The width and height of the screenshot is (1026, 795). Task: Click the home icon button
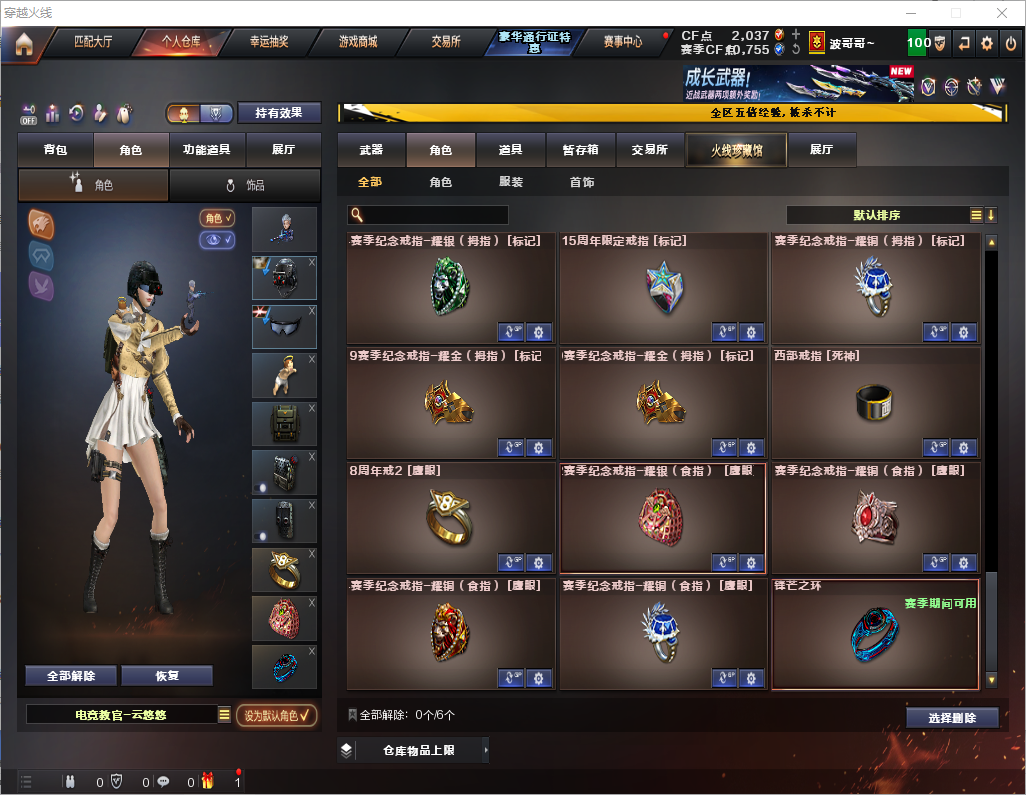24,44
